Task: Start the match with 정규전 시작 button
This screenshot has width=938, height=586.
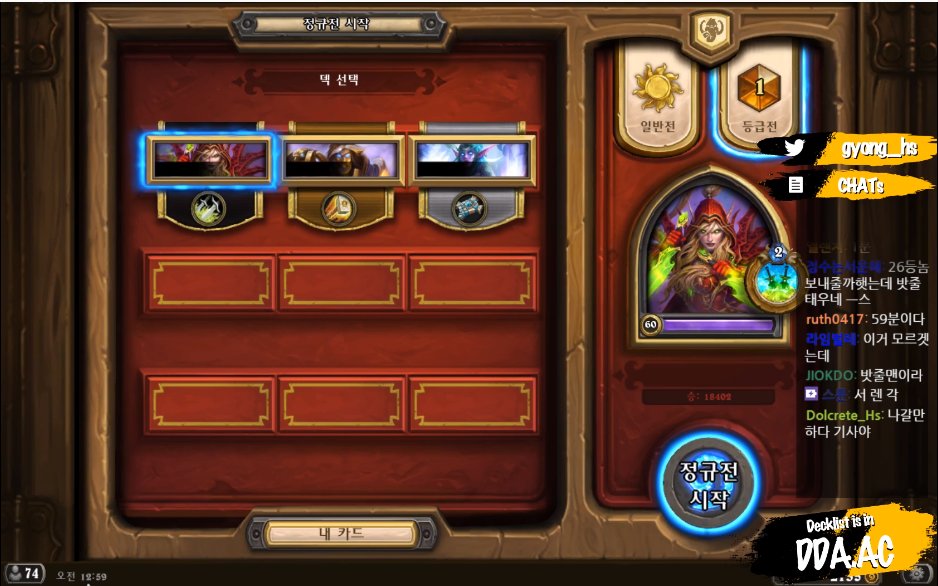Action: [705, 485]
